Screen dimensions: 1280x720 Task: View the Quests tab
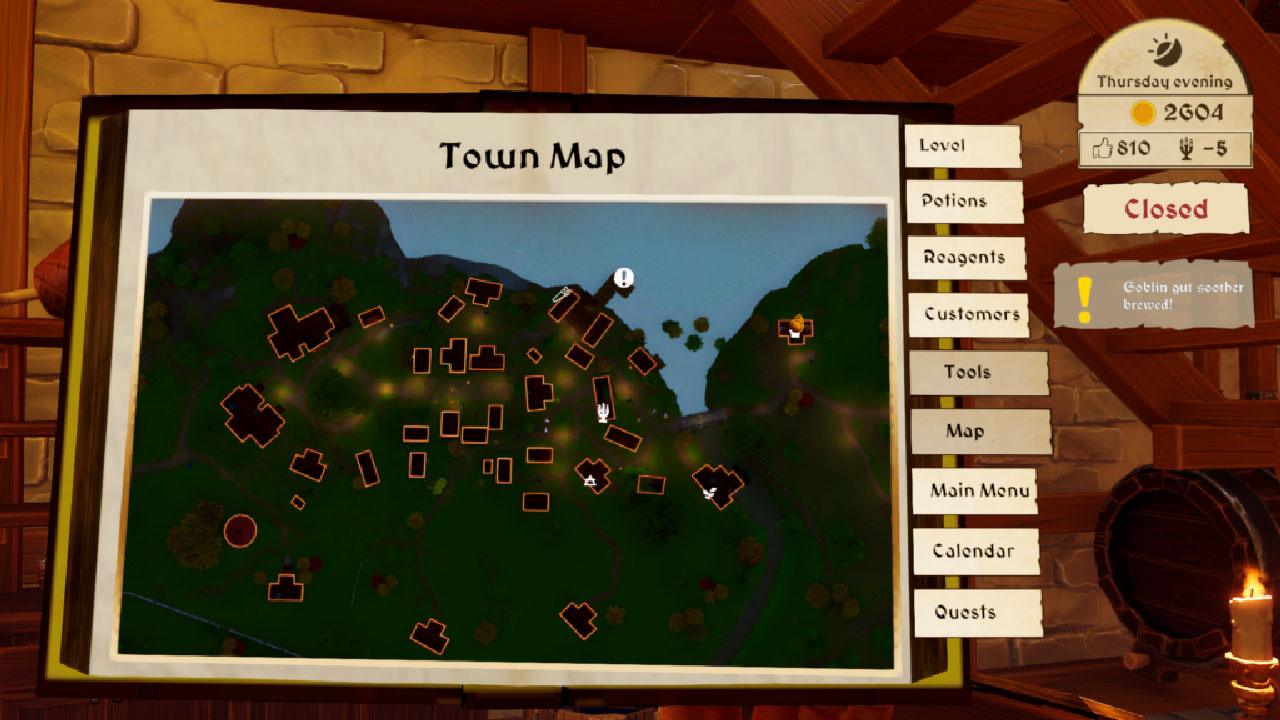click(x=977, y=612)
